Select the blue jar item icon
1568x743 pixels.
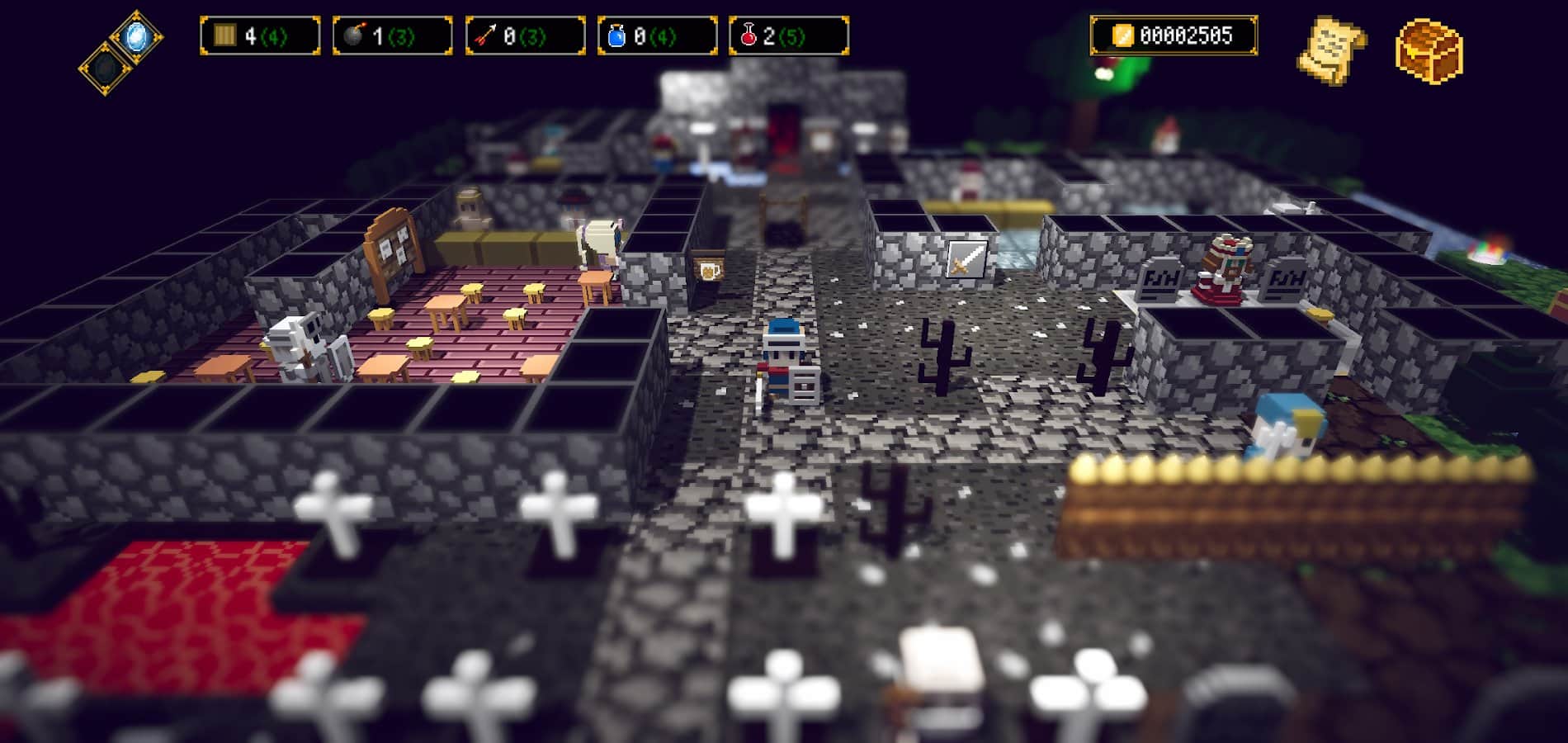tap(616, 35)
